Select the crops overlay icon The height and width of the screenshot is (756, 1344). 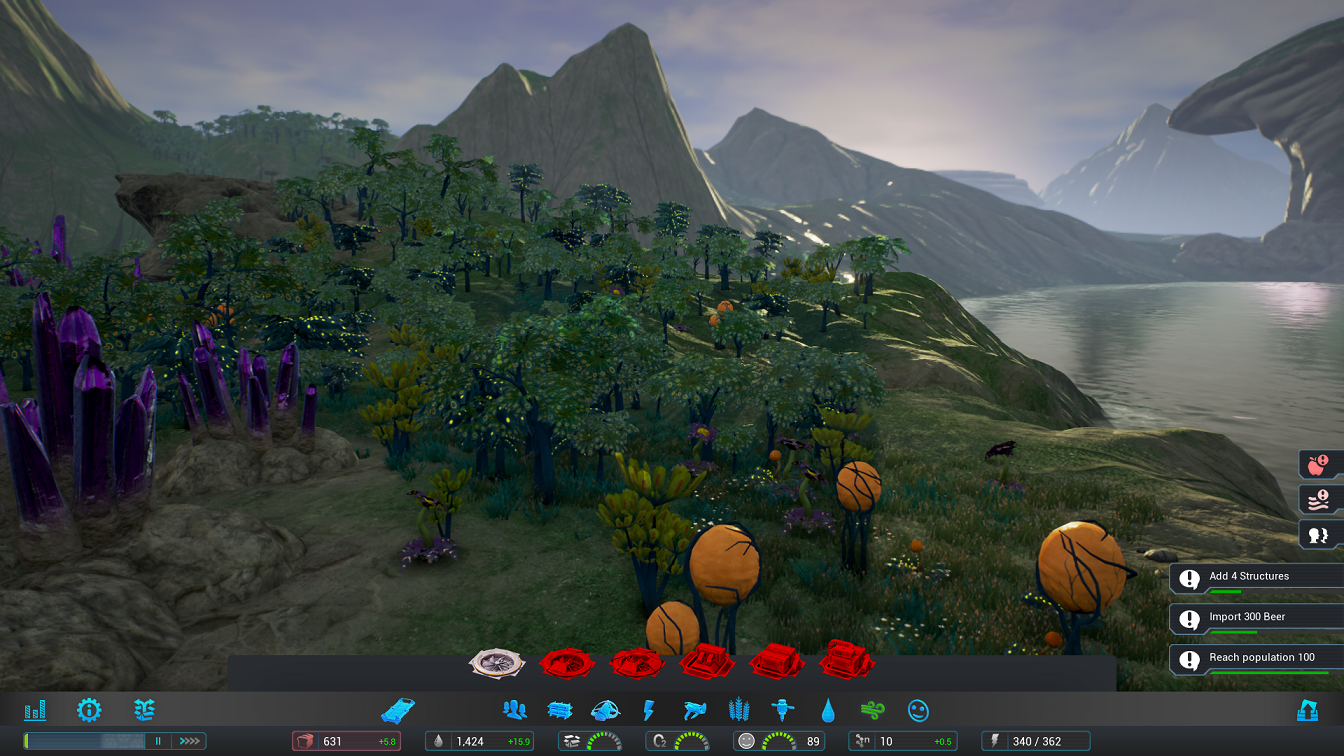click(738, 710)
